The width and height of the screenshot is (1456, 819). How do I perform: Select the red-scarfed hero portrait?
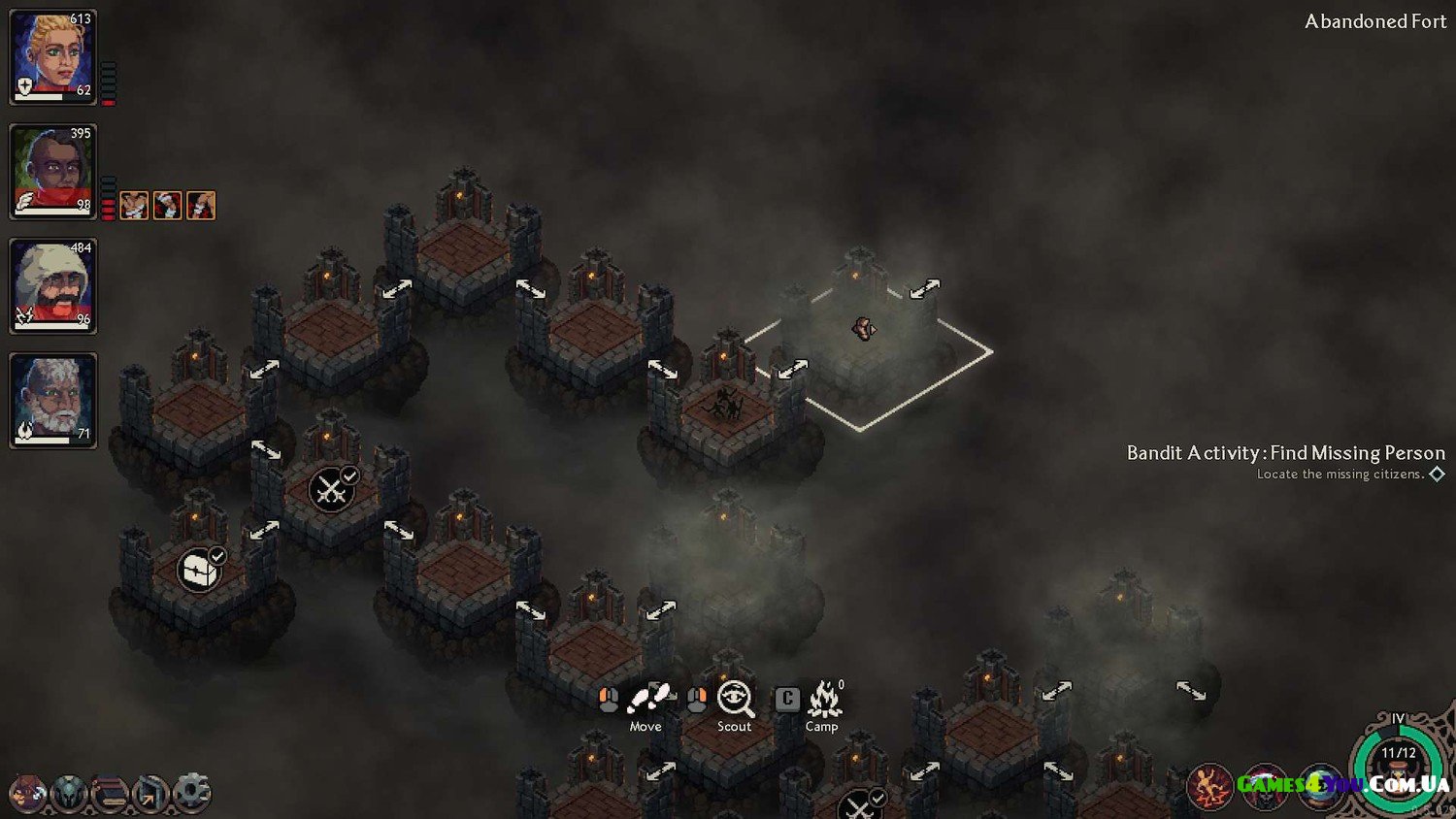[52, 171]
